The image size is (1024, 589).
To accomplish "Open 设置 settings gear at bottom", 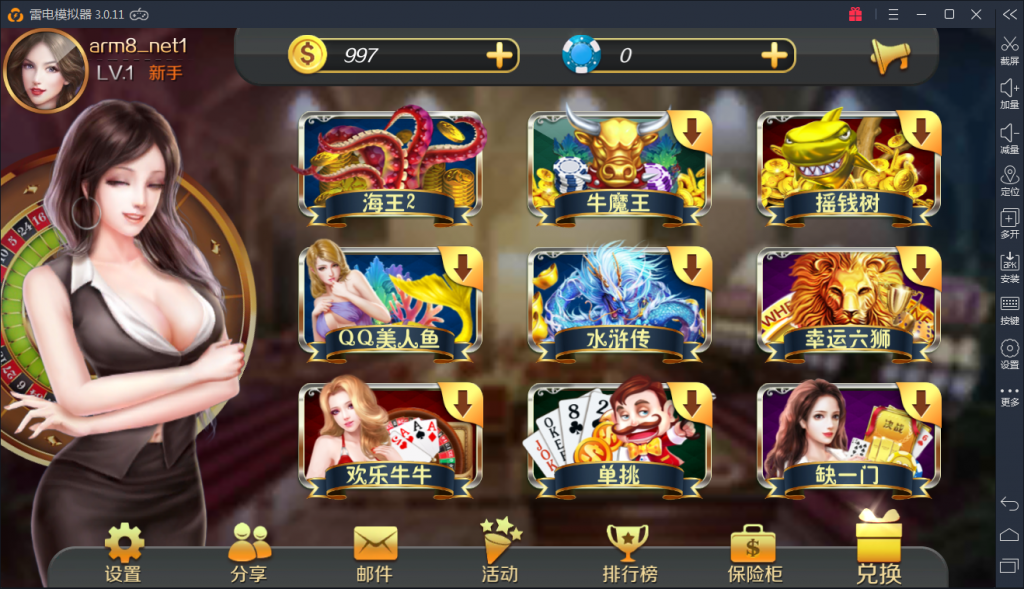I will click(123, 553).
